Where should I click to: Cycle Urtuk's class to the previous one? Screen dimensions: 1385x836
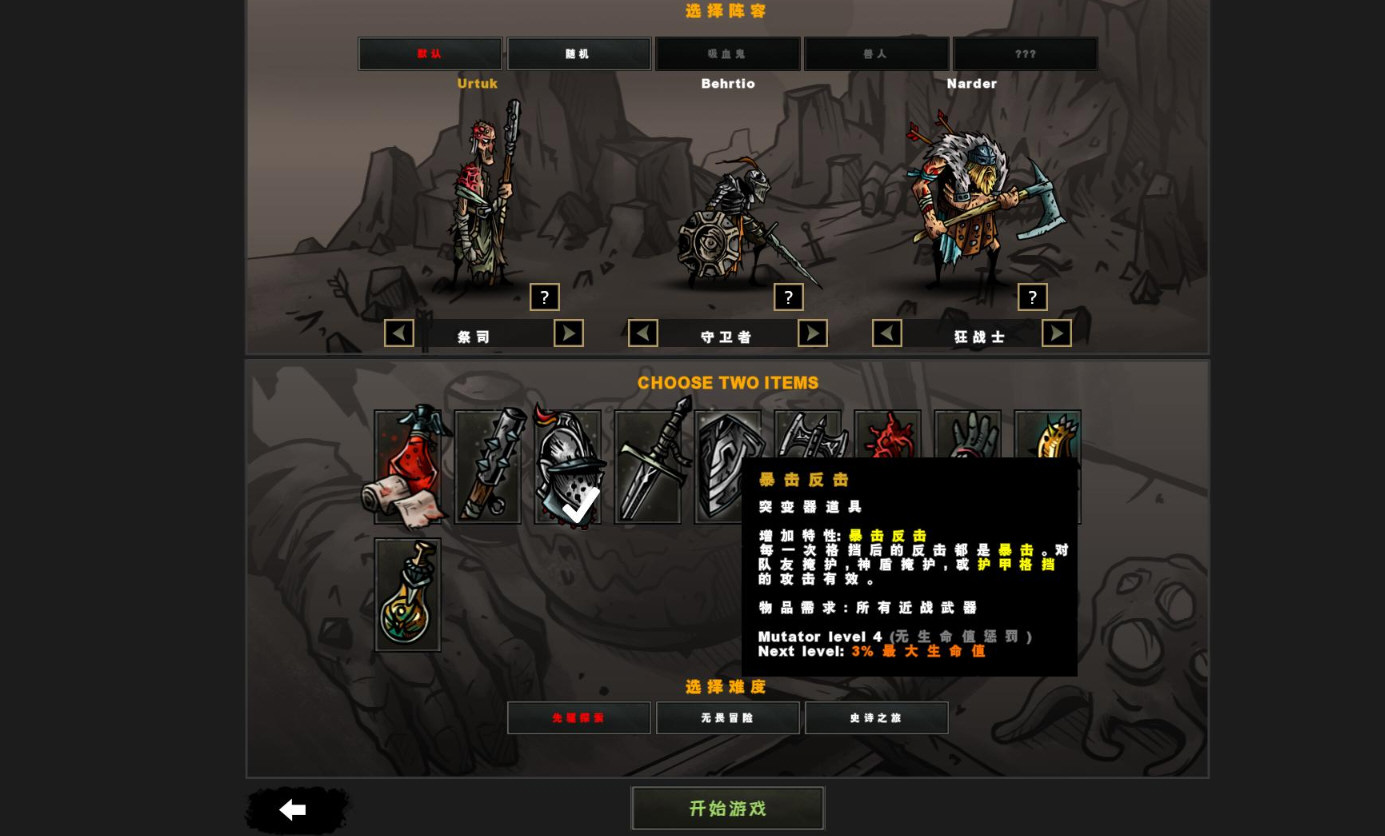point(399,333)
